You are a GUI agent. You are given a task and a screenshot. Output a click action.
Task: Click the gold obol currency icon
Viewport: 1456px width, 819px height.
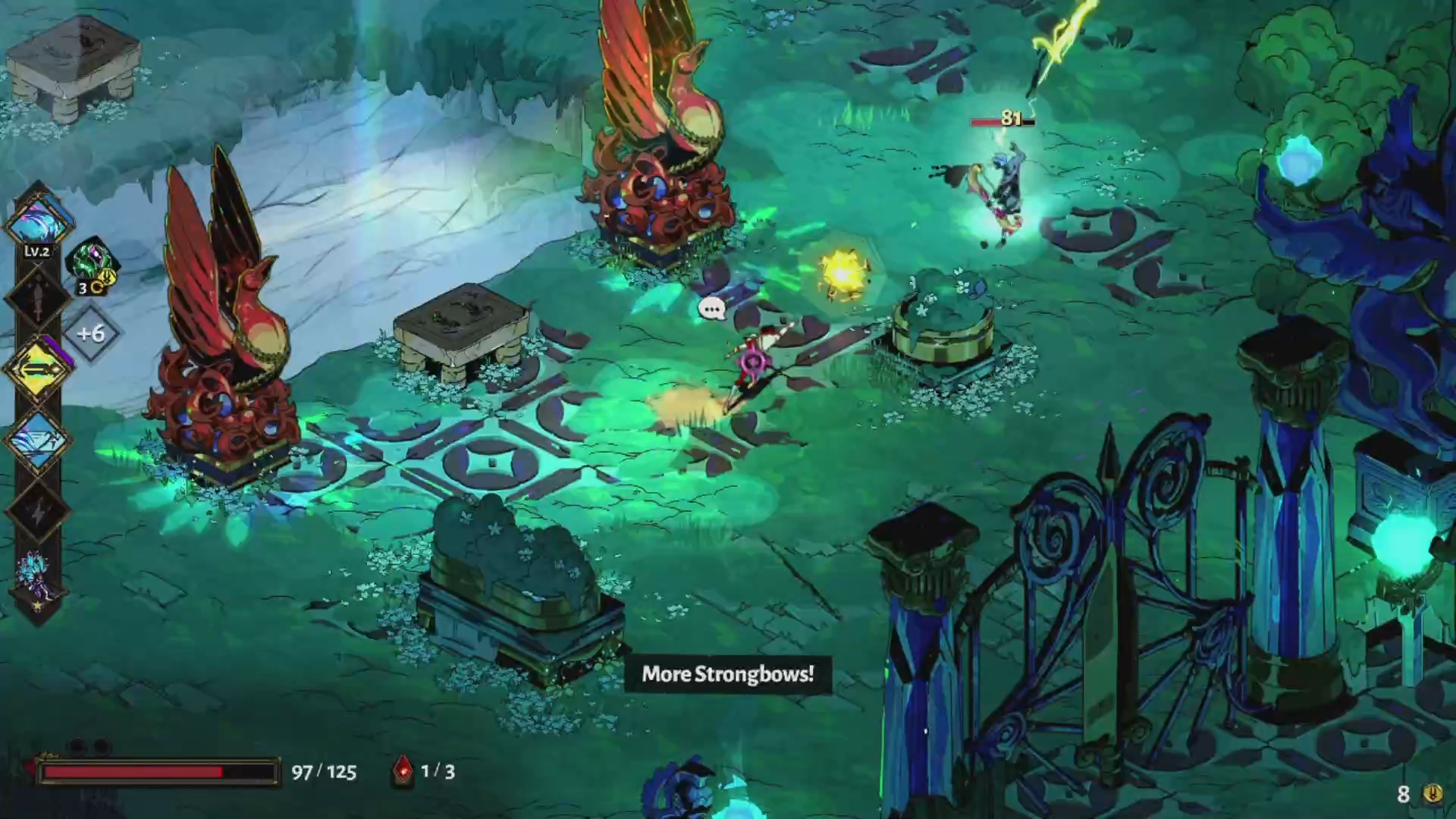coord(1432,794)
